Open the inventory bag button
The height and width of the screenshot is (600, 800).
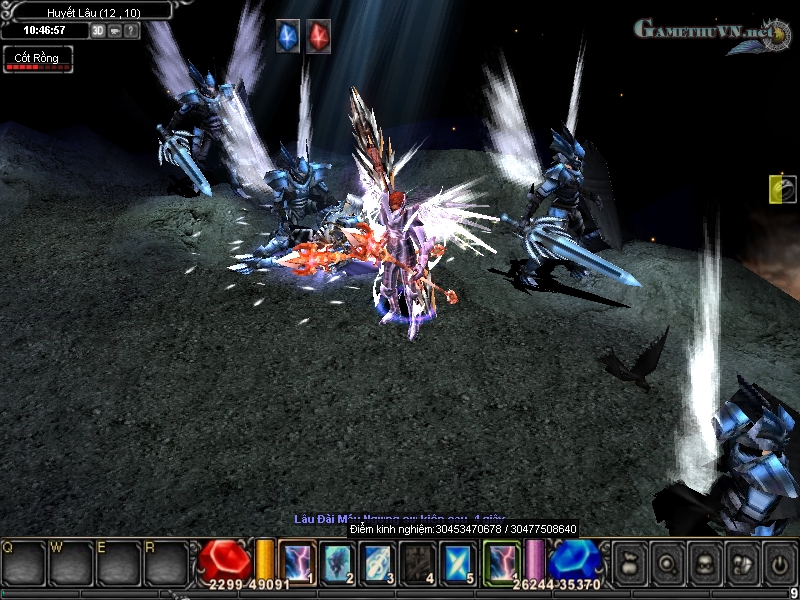pyautogui.click(x=629, y=561)
